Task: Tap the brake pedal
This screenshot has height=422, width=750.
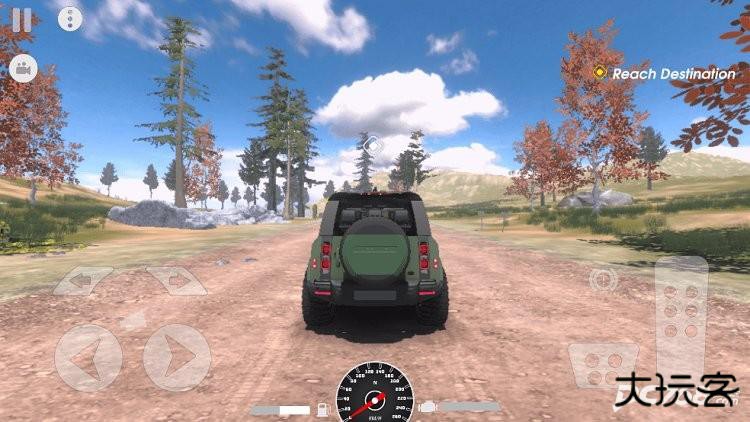Action: [x=603, y=364]
